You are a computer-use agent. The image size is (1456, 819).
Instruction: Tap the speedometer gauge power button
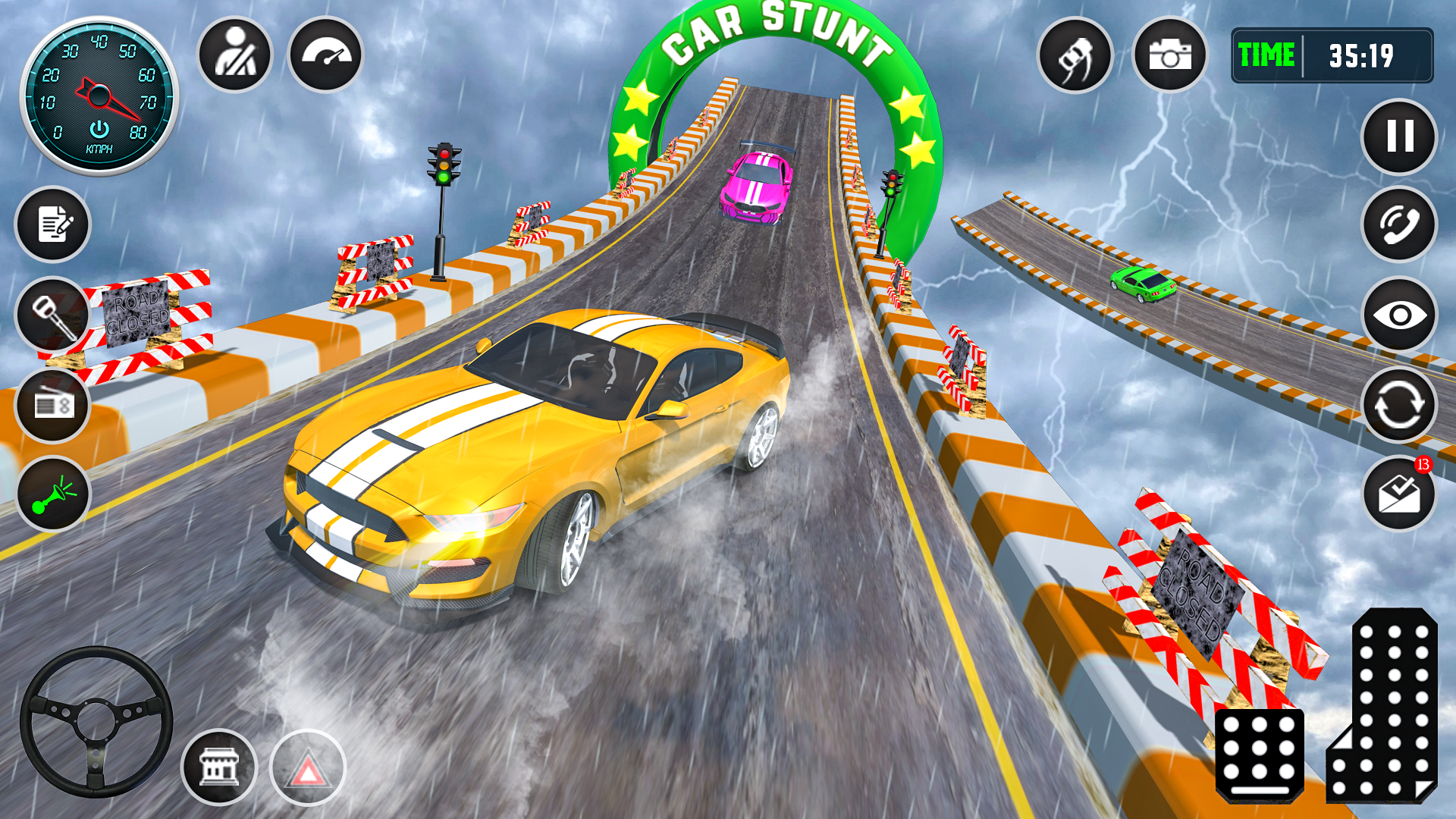99,127
